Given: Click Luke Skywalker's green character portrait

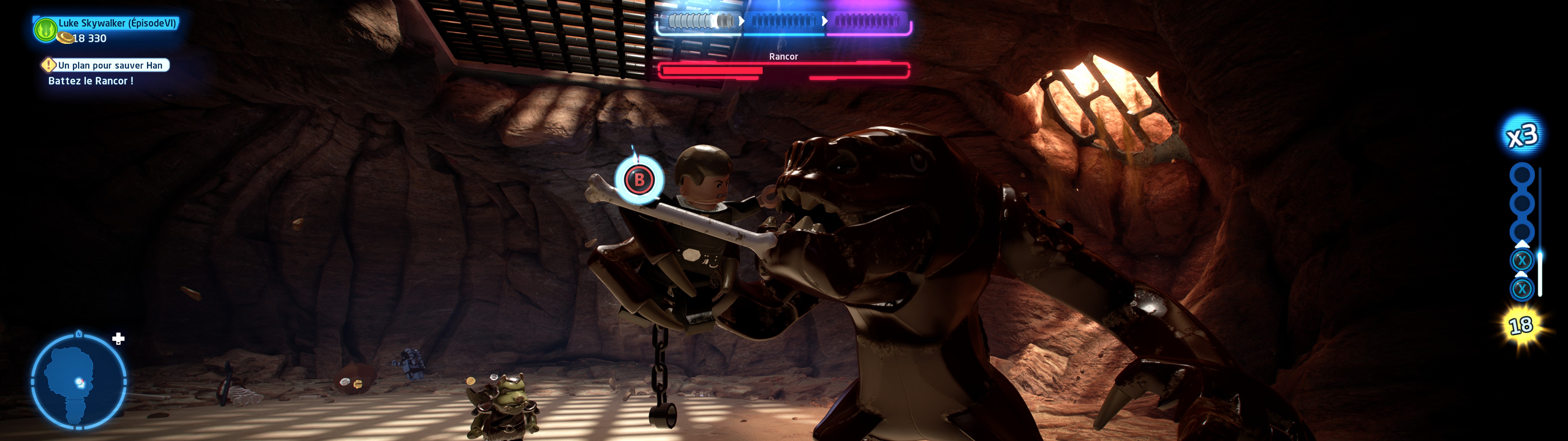Looking at the screenshot, I should click(46, 29).
